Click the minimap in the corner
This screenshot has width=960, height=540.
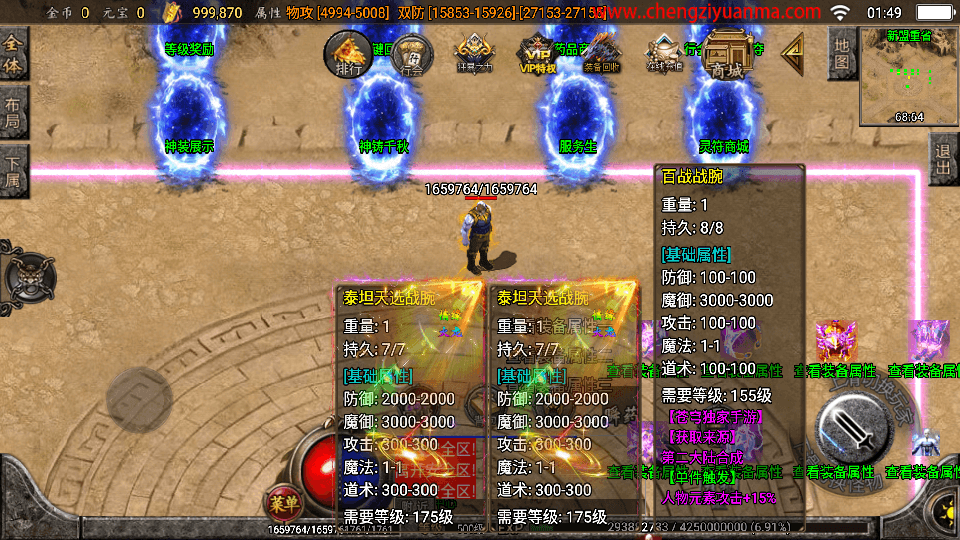(909, 76)
